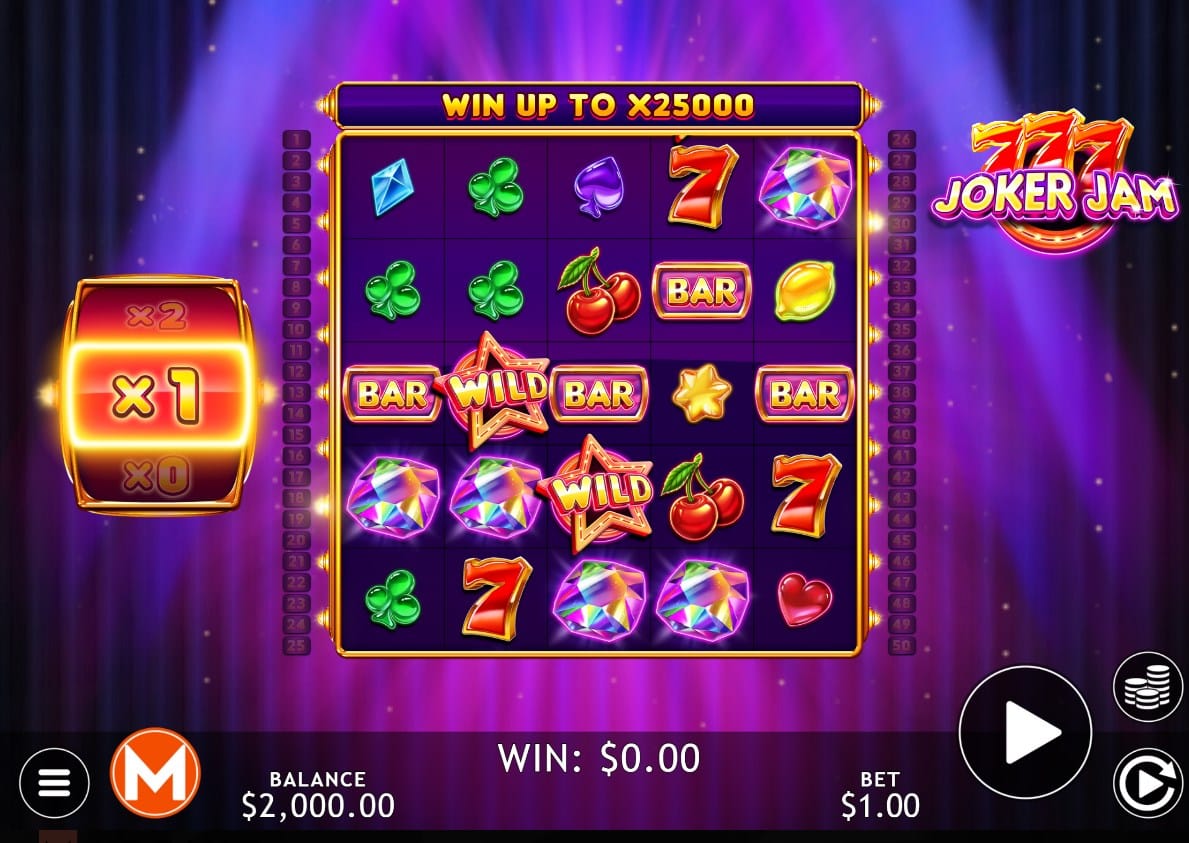Image resolution: width=1189 pixels, height=843 pixels.
Task: Open the hamburger menu
Action: (x=54, y=782)
